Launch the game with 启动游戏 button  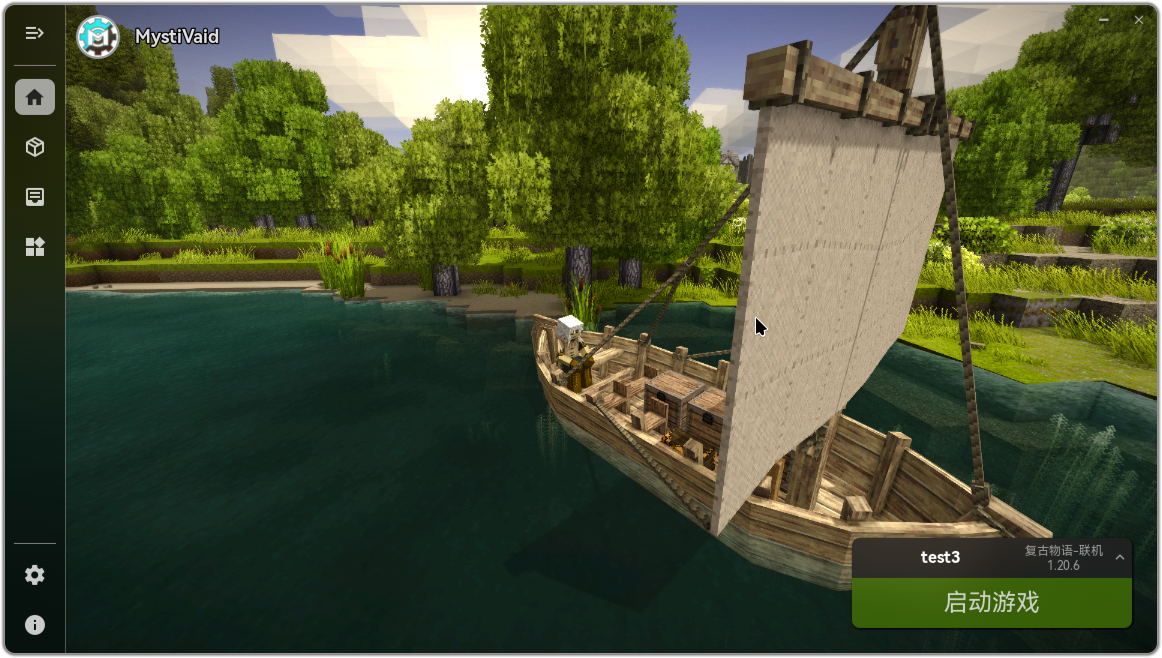click(991, 602)
